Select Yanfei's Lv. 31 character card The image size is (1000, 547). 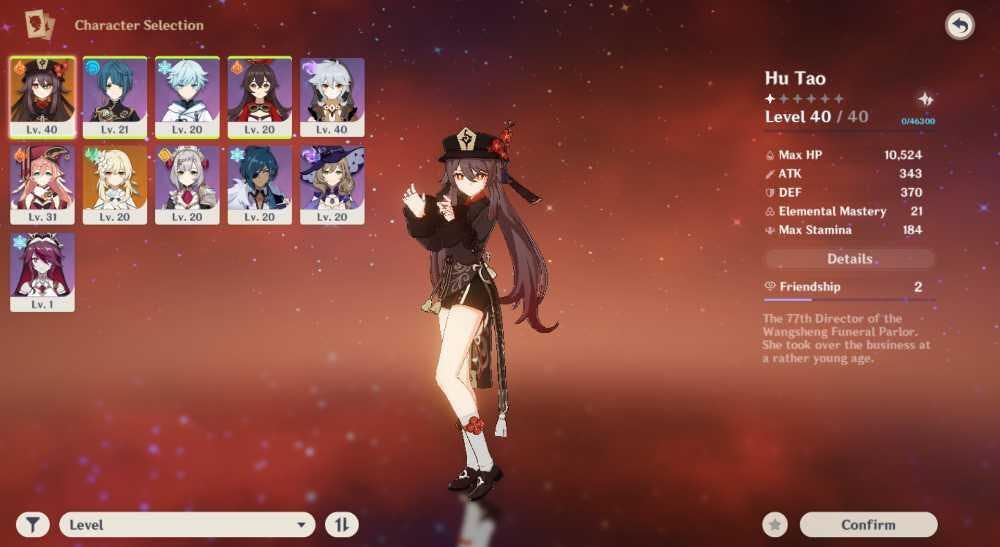click(42, 184)
